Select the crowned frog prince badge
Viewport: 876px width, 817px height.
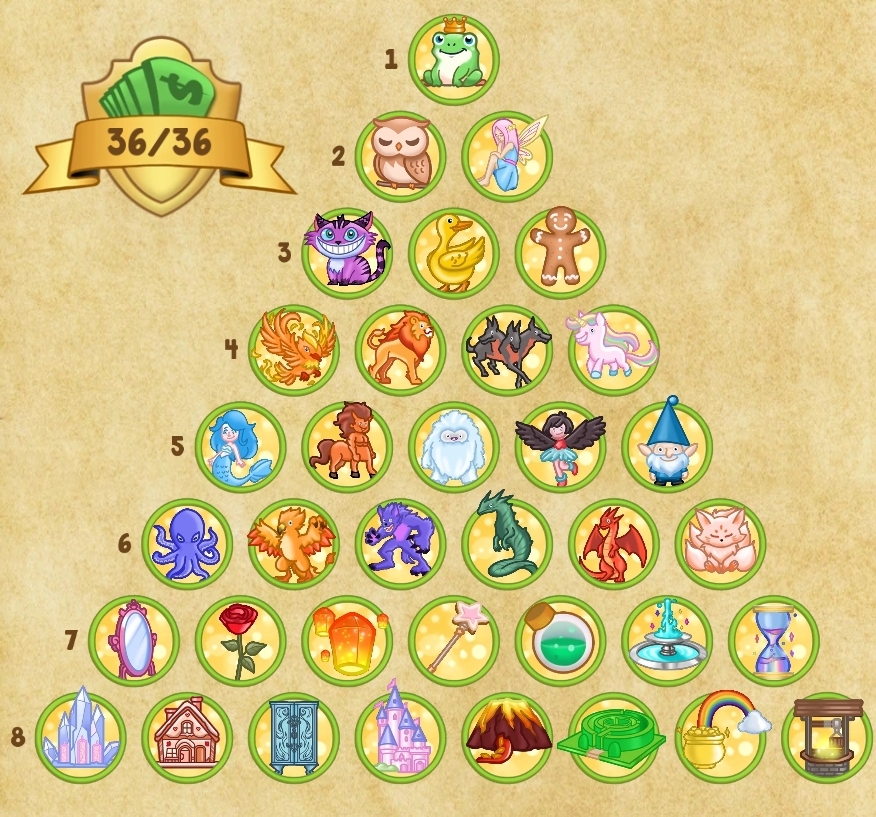click(453, 59)
